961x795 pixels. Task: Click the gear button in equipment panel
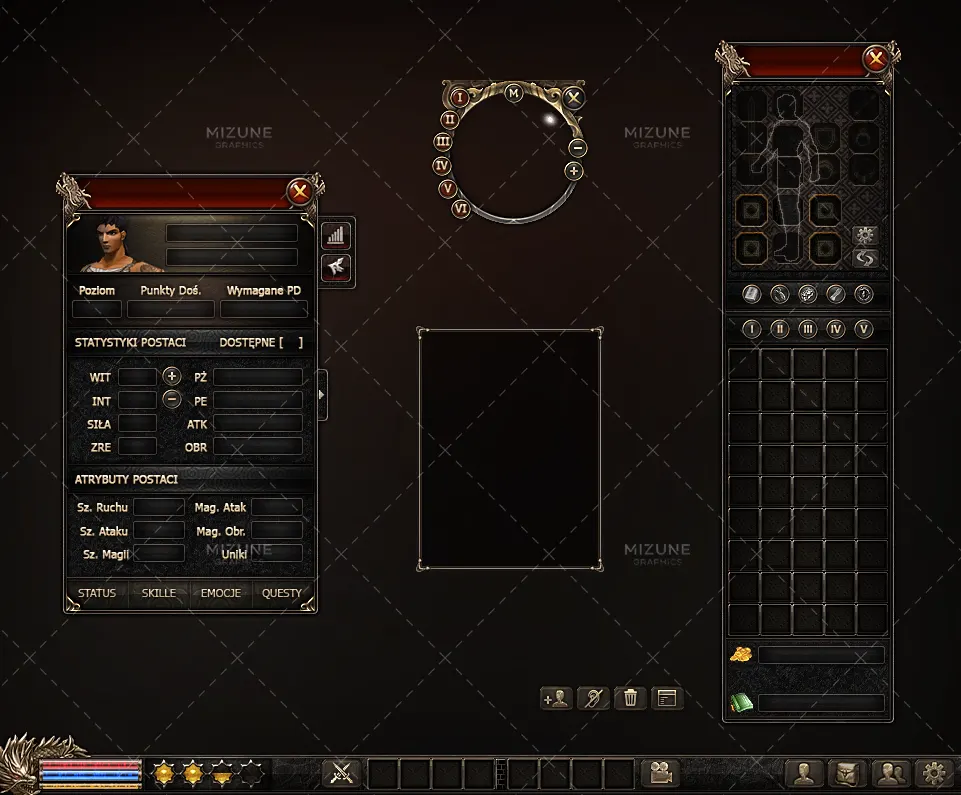865,235
